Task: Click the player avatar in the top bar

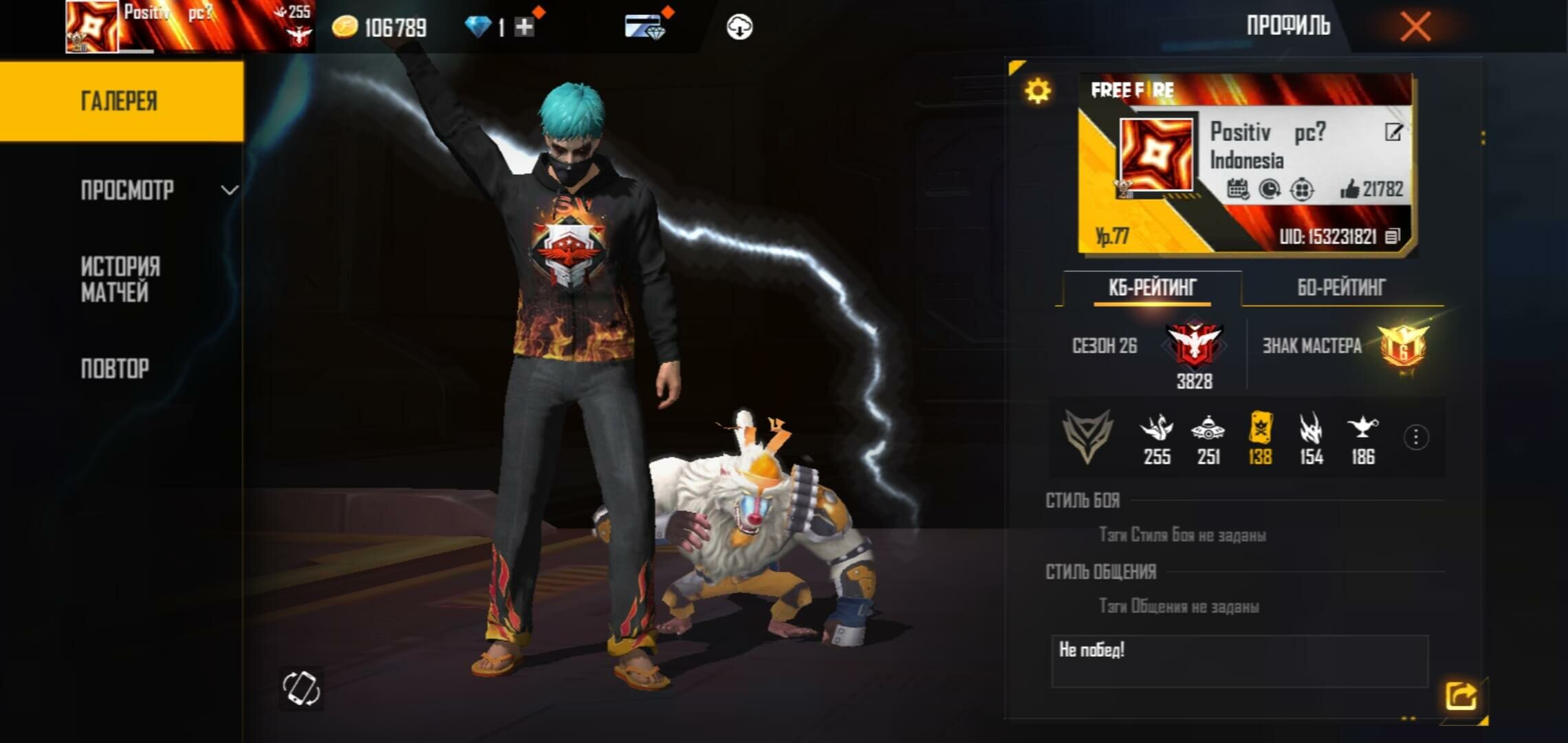Action: 91,28
